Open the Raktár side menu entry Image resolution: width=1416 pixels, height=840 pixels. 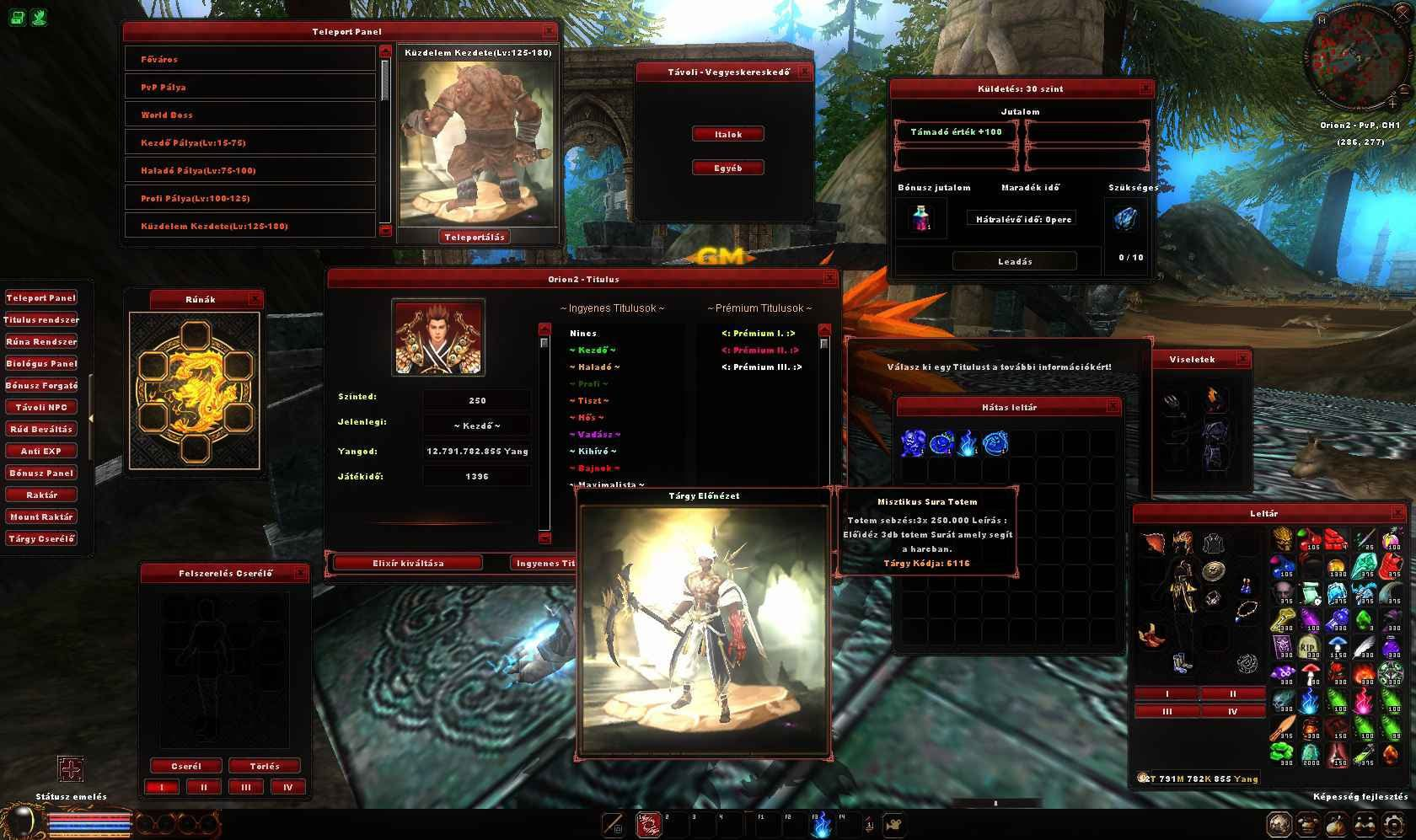point(41,495)
